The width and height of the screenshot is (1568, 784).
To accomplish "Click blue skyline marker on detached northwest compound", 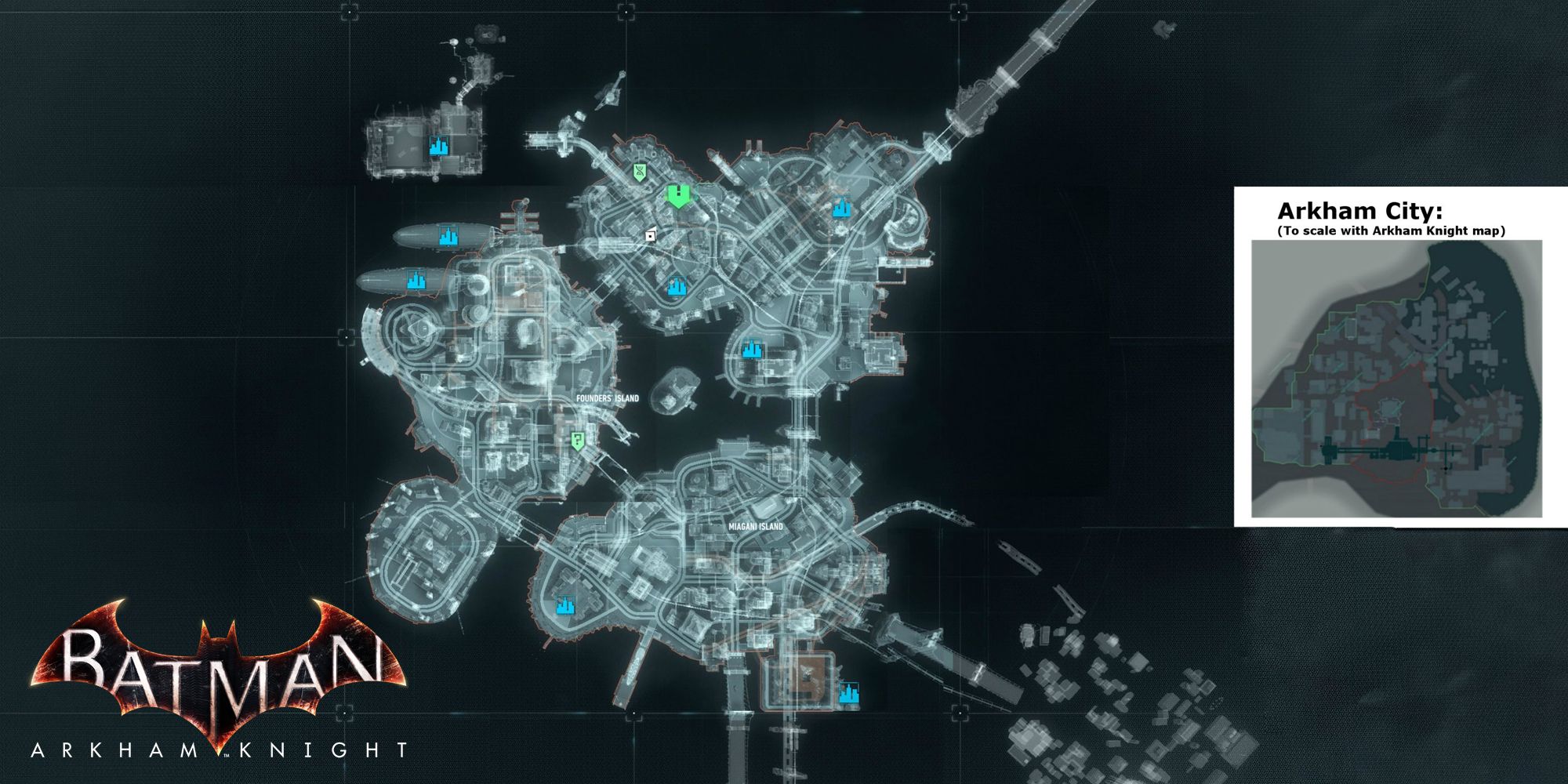I will (x=438, y=146).
